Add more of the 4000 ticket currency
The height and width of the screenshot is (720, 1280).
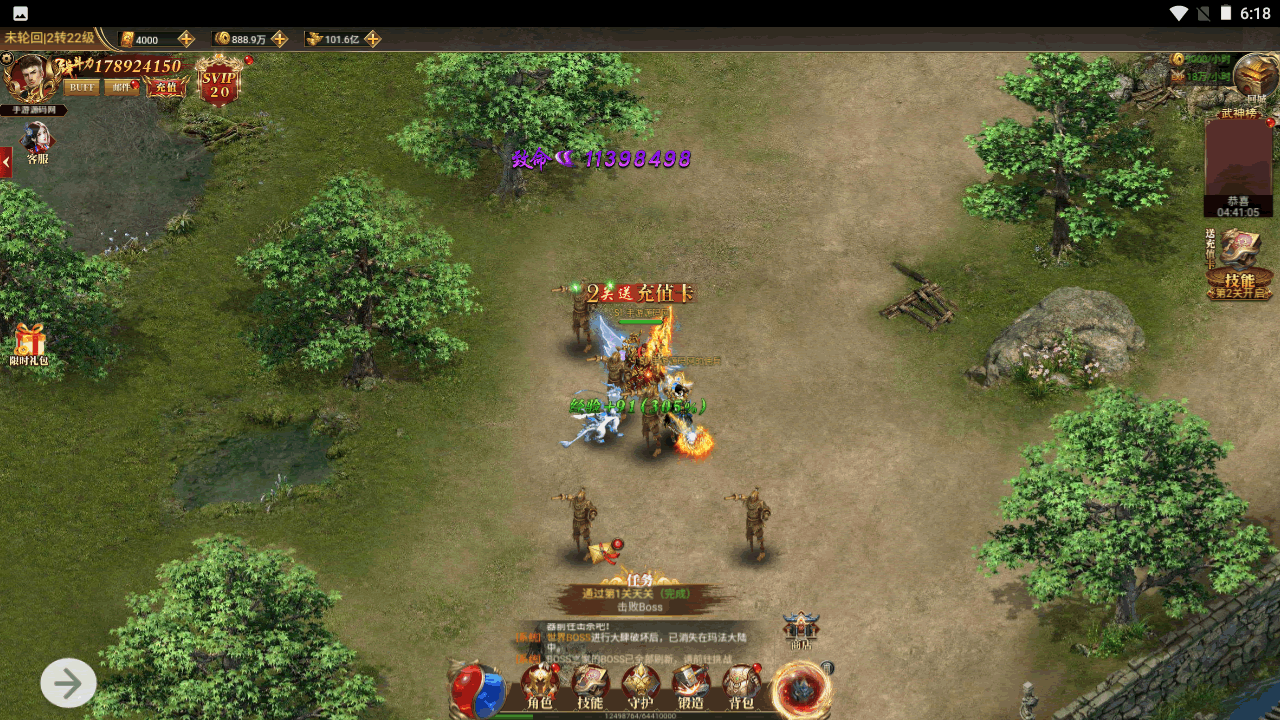(186, 39)
